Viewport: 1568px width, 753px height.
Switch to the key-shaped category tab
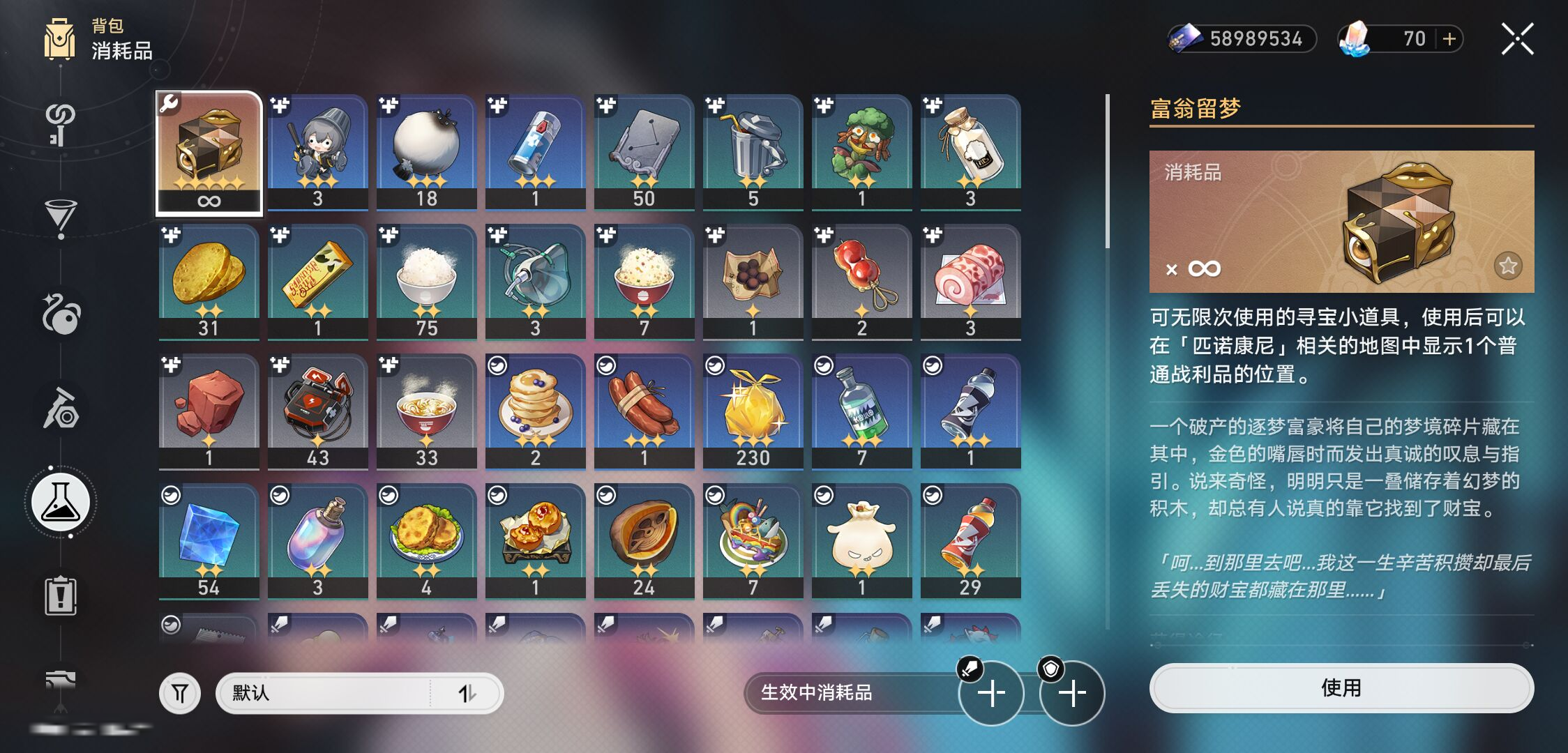[61, 124]
